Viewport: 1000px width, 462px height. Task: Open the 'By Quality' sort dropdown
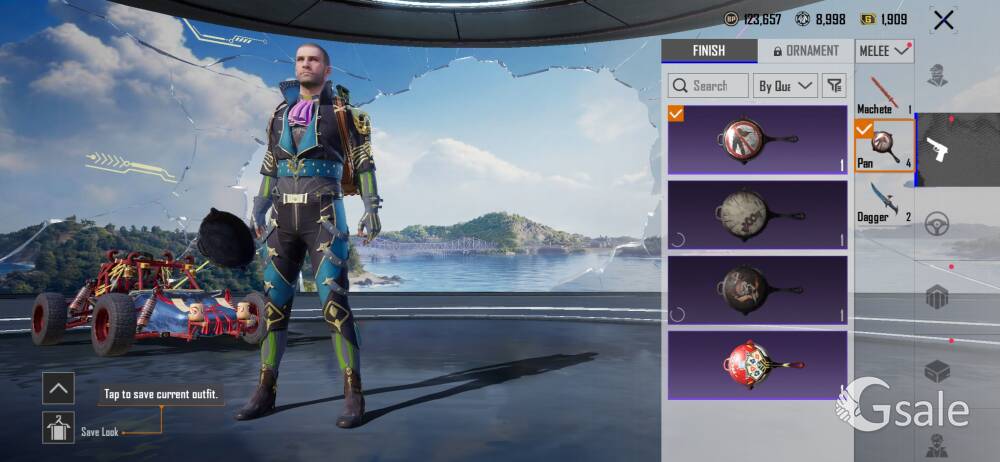786,86
